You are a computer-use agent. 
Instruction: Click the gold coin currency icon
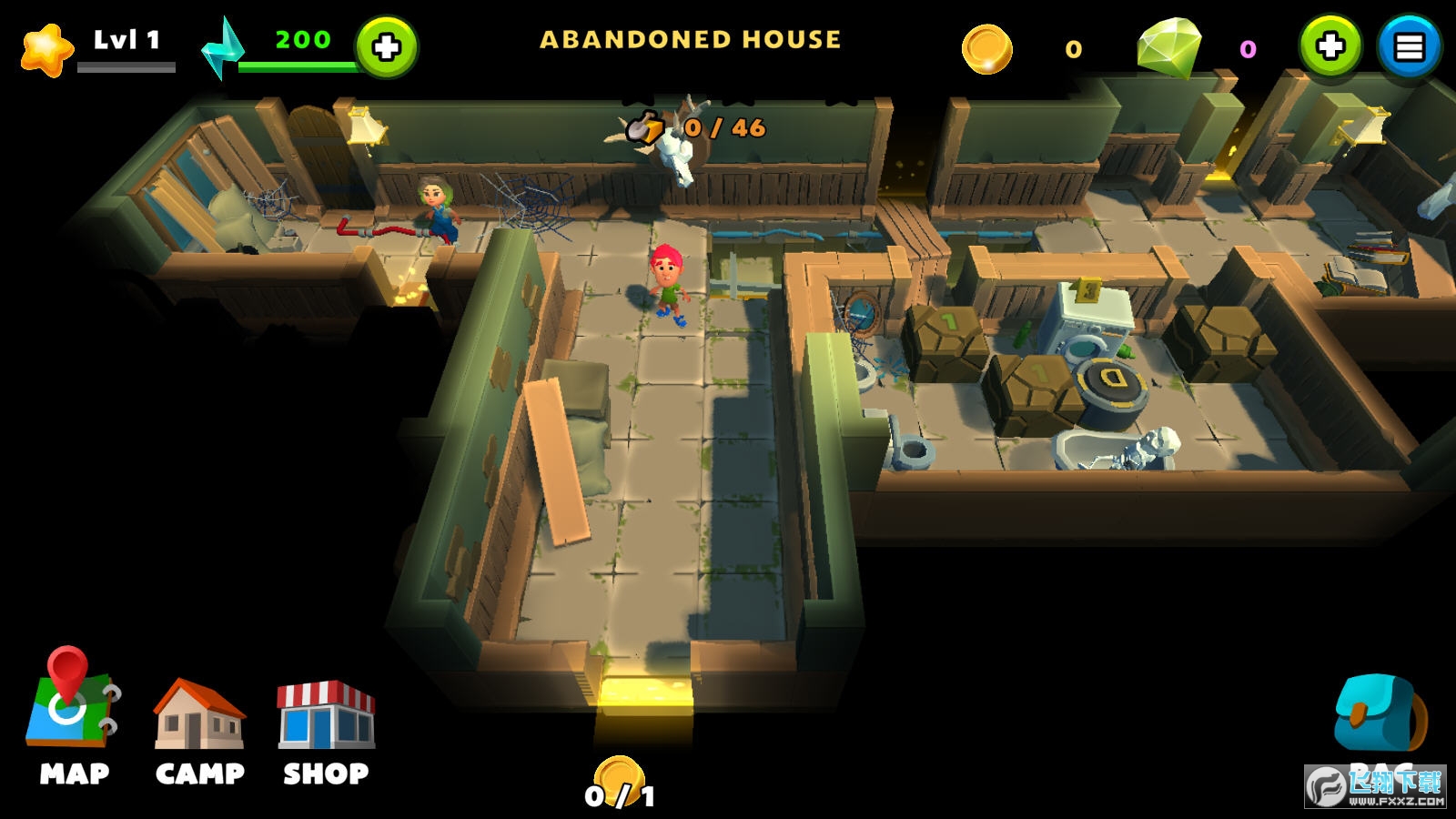(987, 48)
